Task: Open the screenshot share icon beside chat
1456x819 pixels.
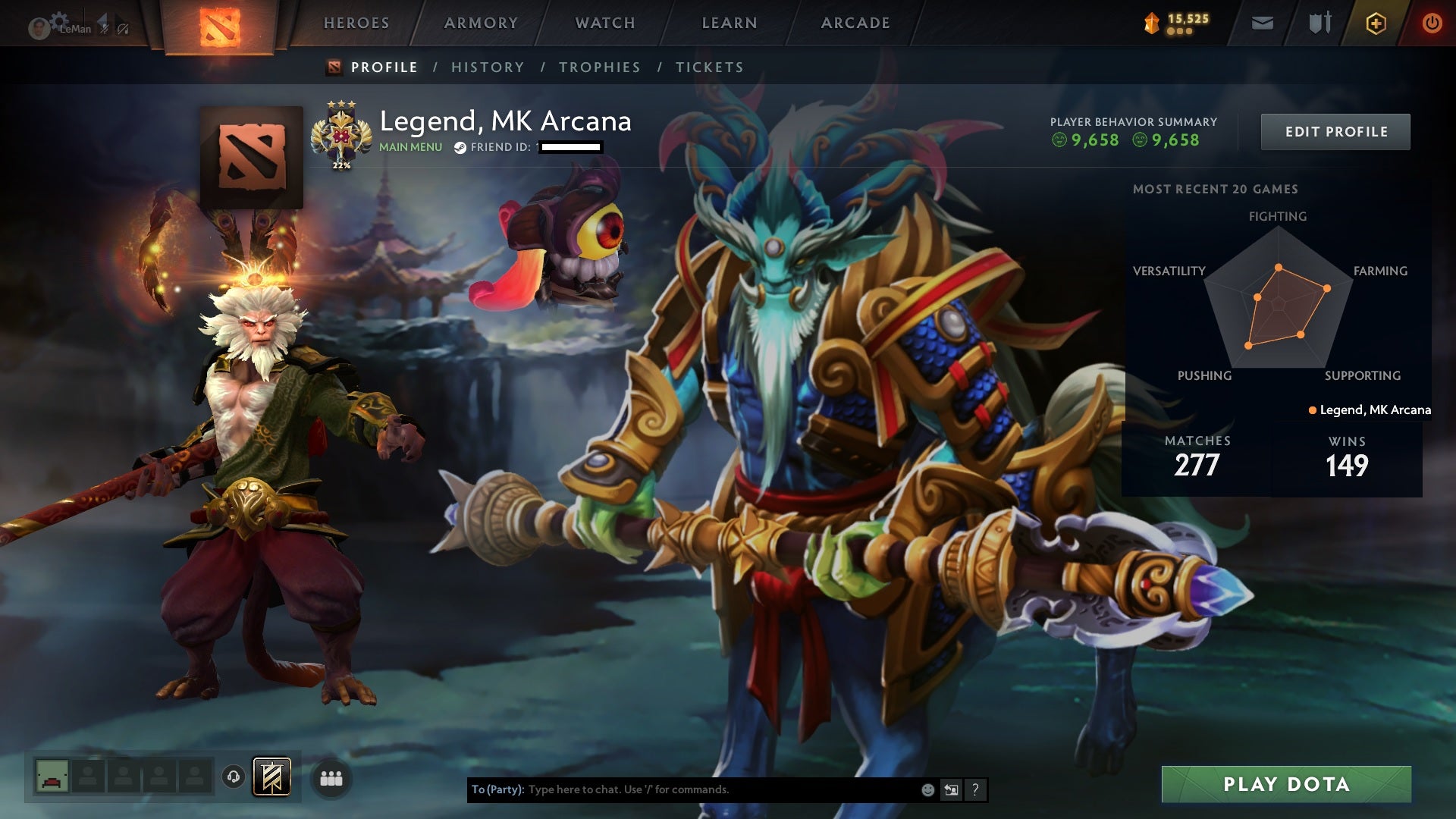Action: click(951, 789)
